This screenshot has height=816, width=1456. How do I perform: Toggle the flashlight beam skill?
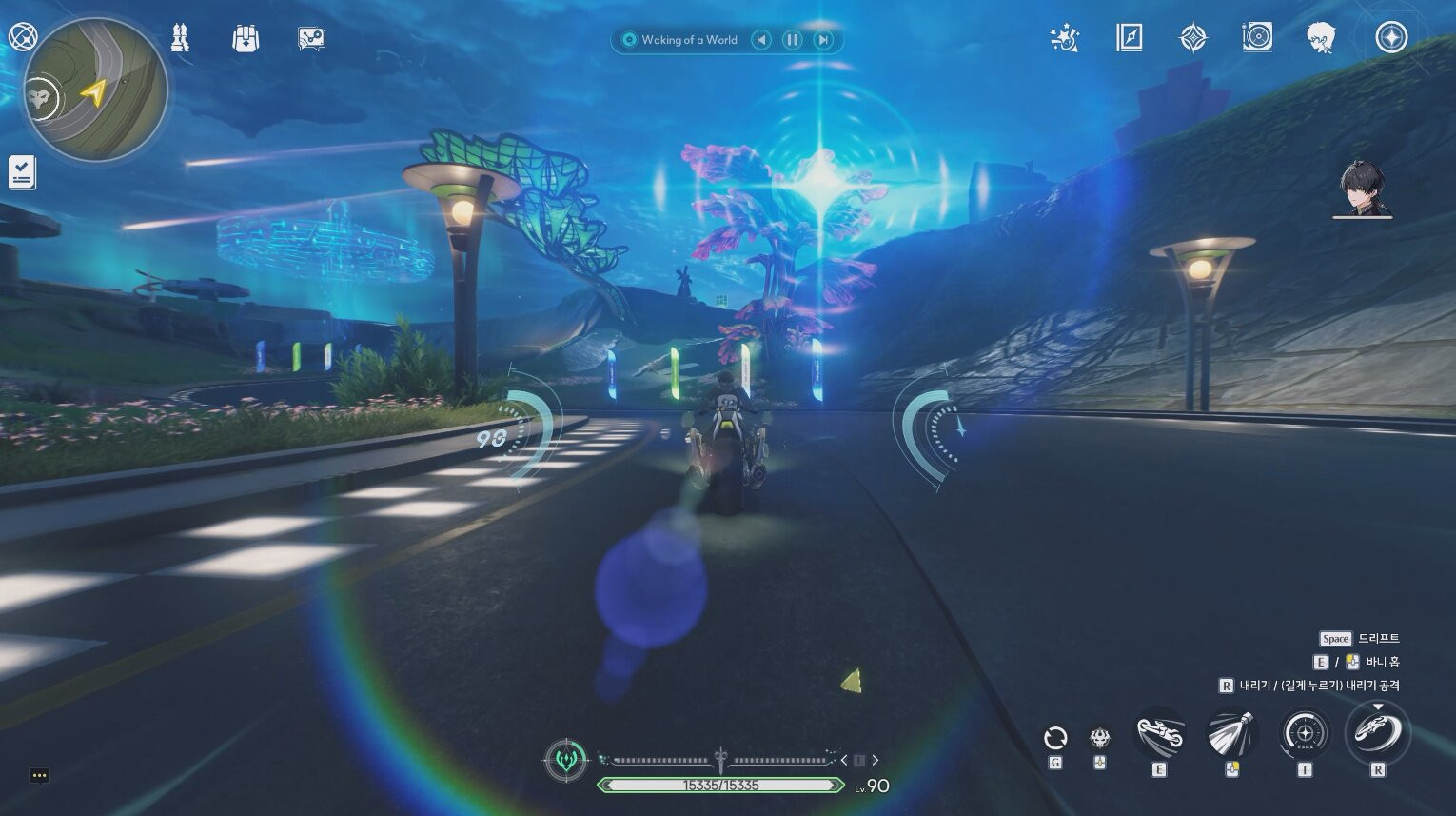[x=1231, y=735]
